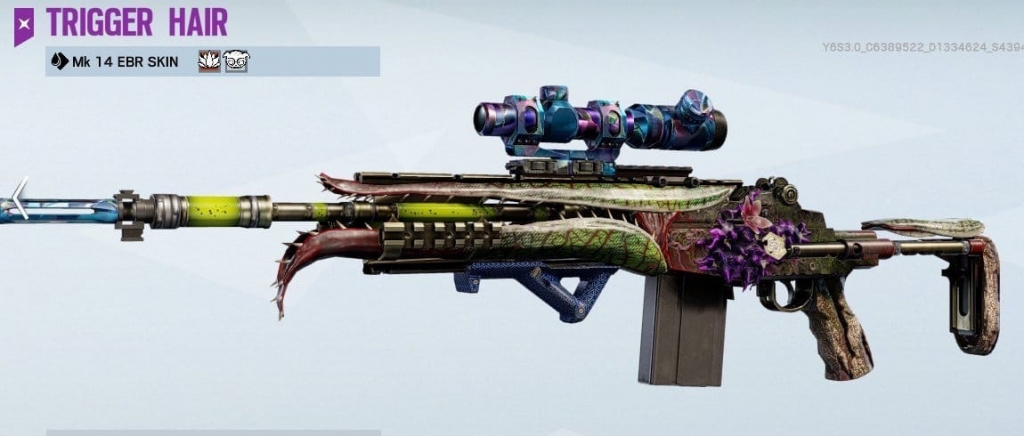
Task: Select the Aruni lotus operator icon
Action: pyautogui.click(x=210, y=62)
